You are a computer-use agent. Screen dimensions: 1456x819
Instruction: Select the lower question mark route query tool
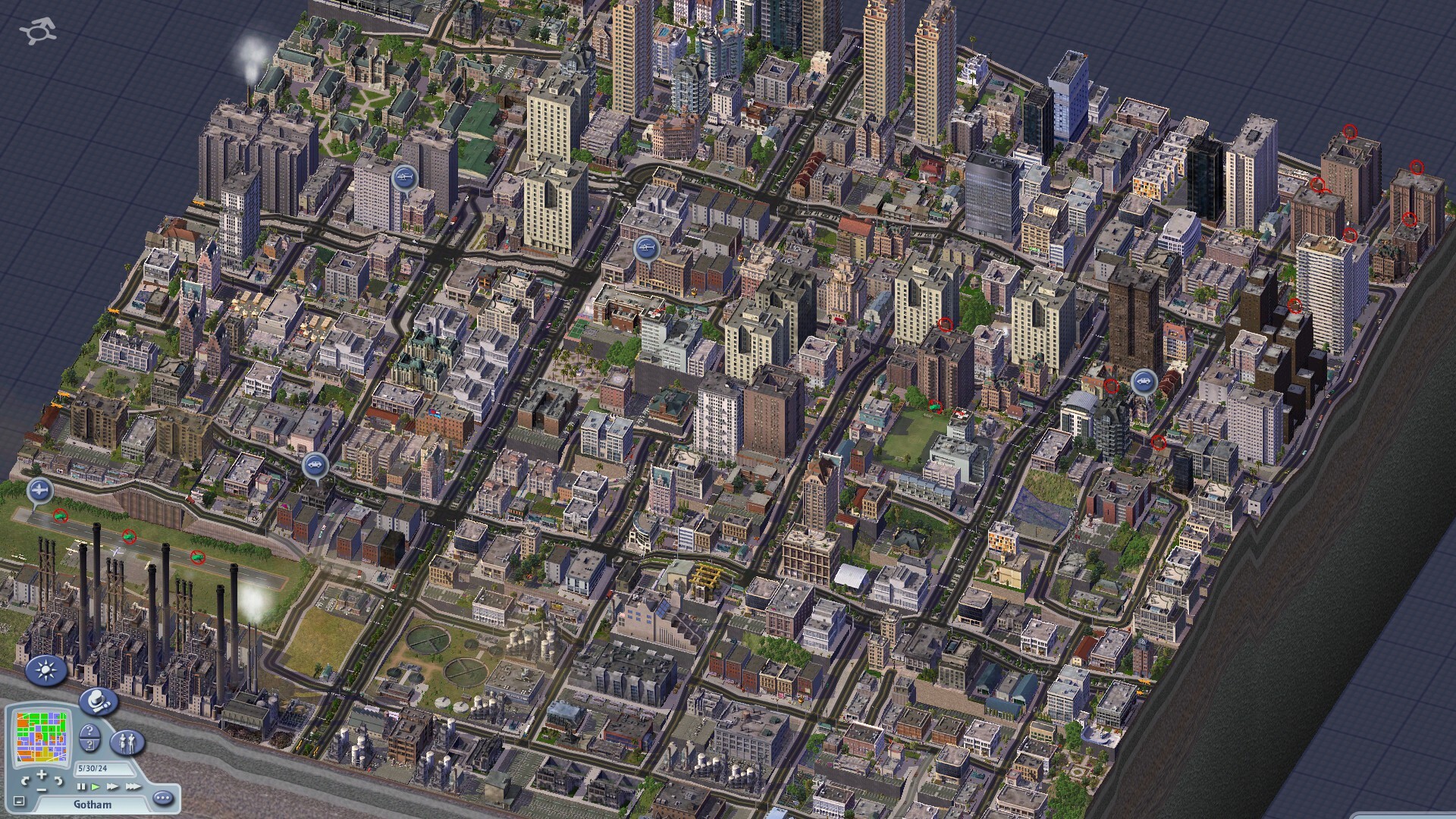(89, 746)
